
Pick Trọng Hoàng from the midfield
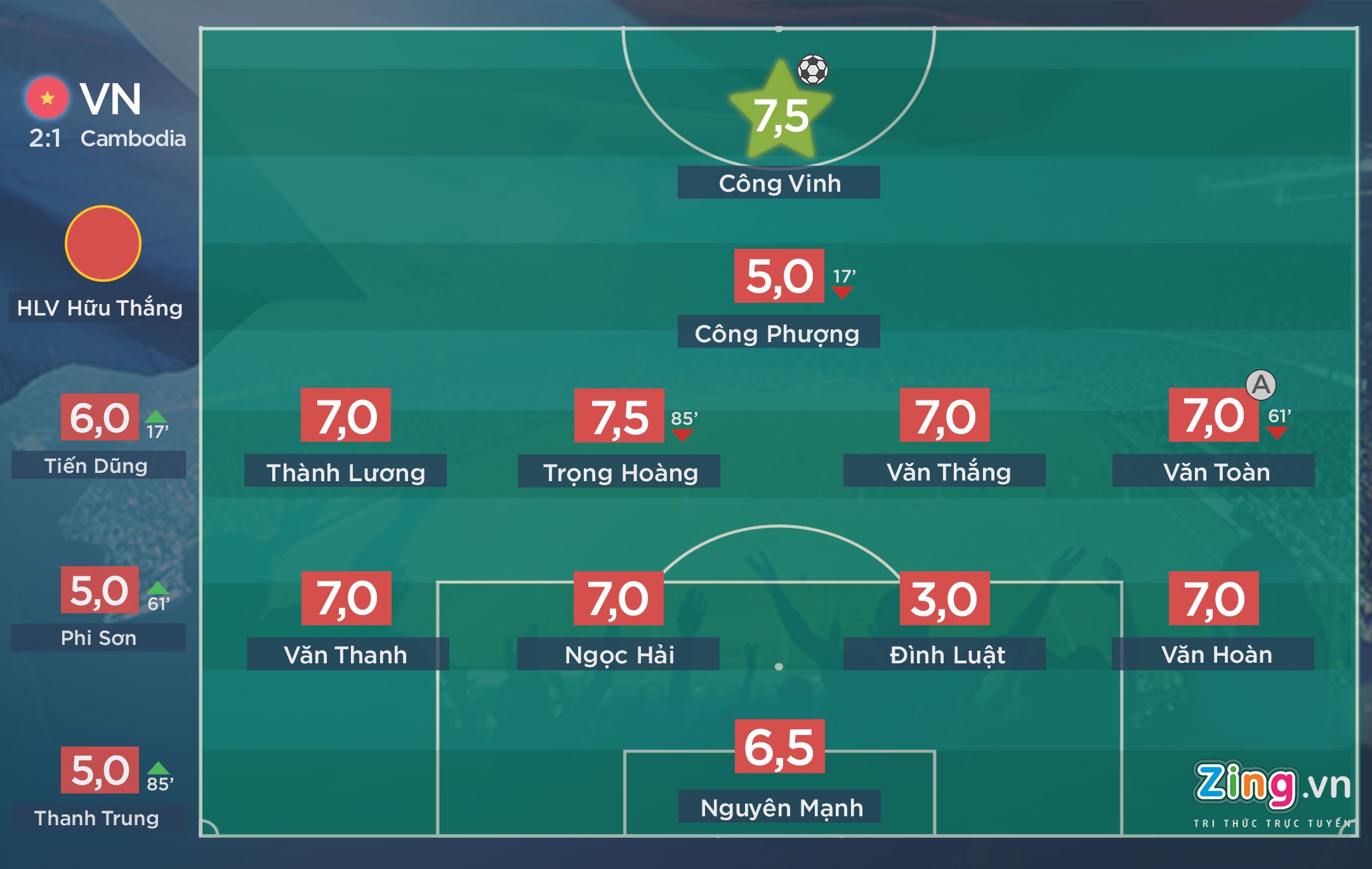pos(619,472)
